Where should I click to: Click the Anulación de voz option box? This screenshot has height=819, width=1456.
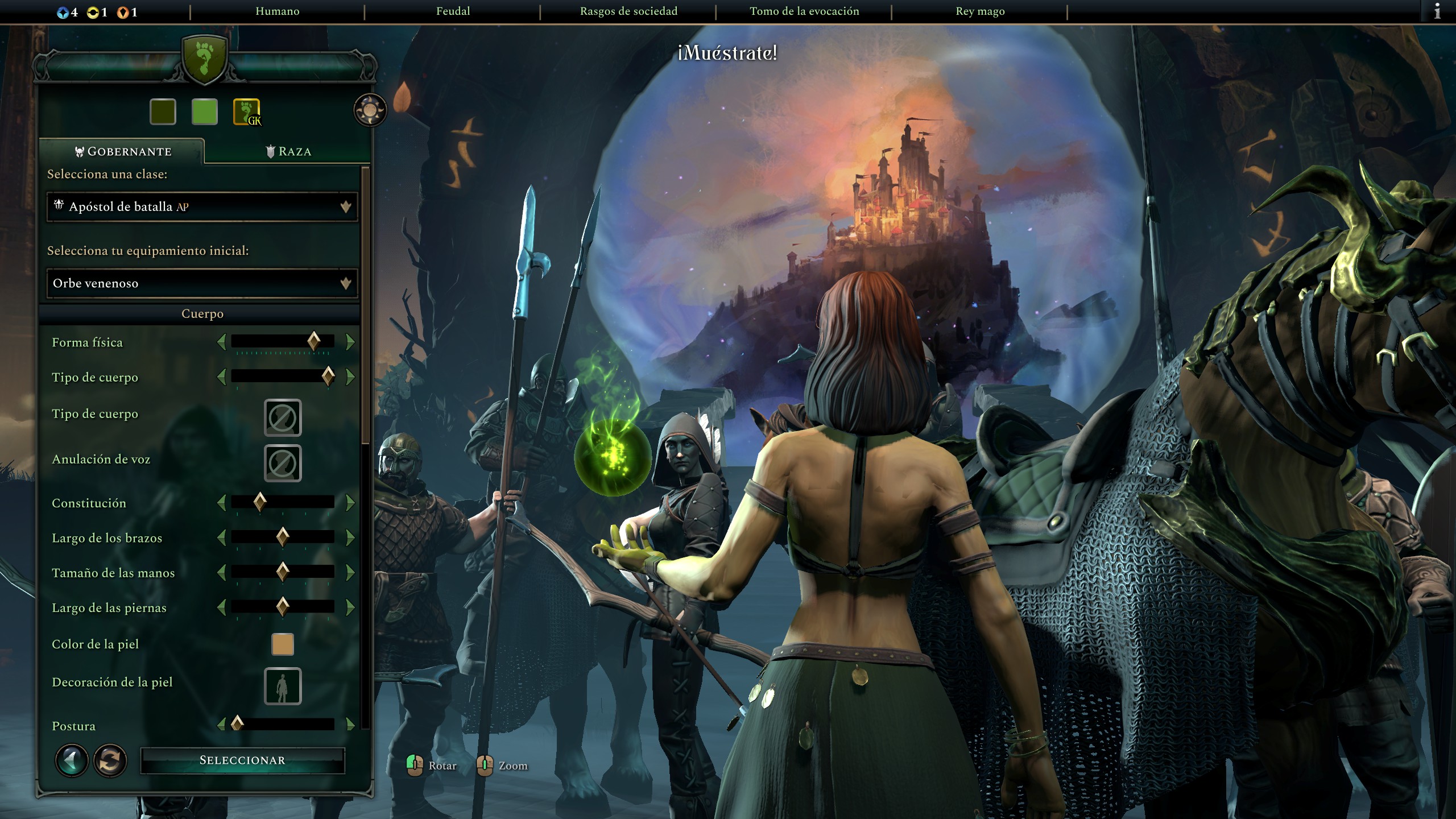click(283, 464)
